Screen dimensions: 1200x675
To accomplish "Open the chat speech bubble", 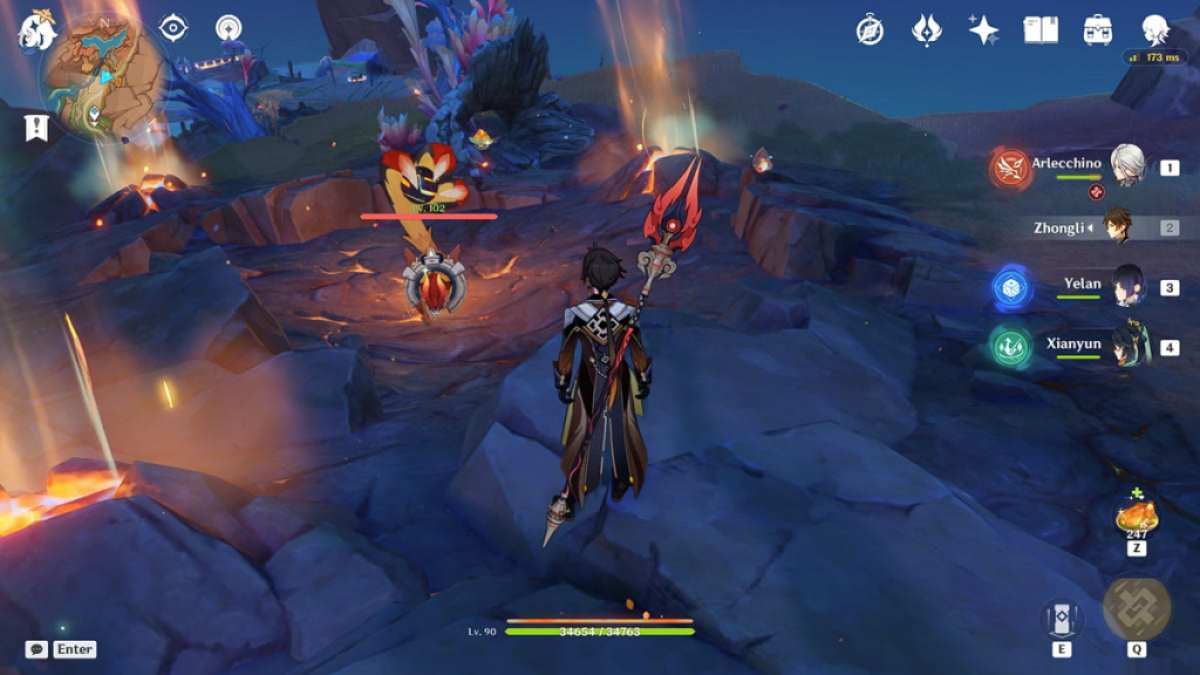I will (37, 649).
